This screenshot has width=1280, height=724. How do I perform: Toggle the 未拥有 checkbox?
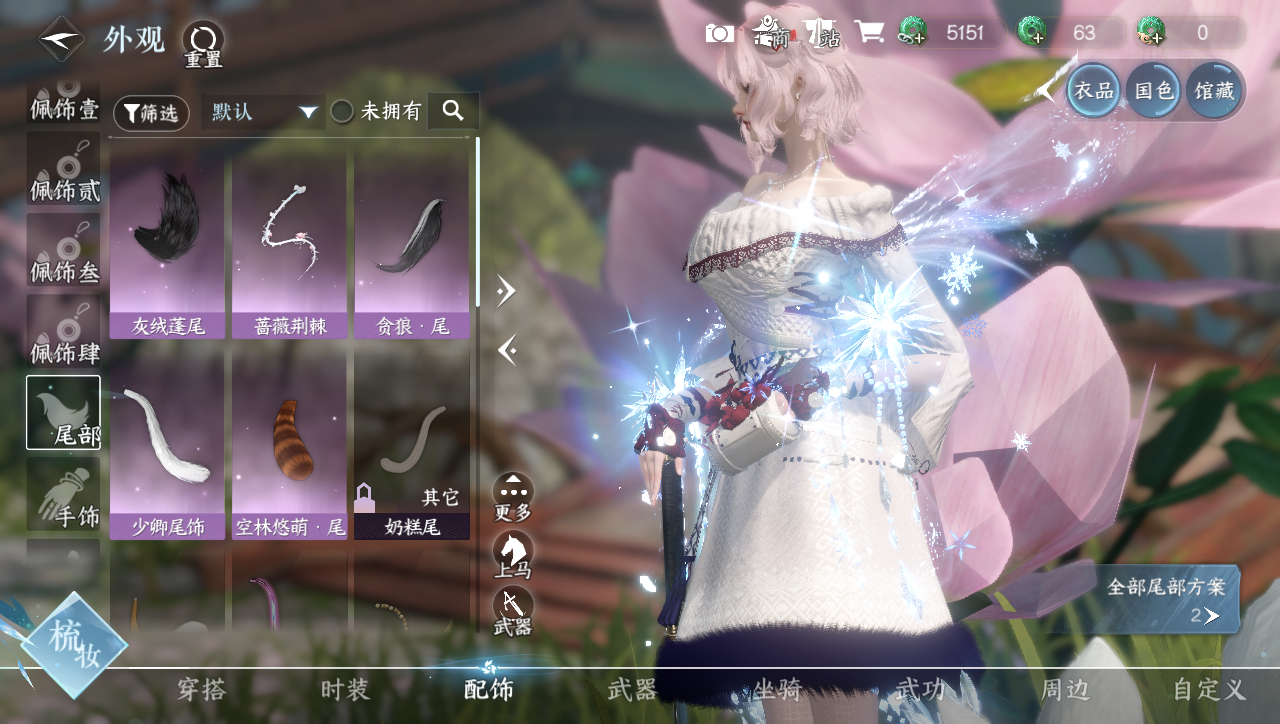point(342,111)
